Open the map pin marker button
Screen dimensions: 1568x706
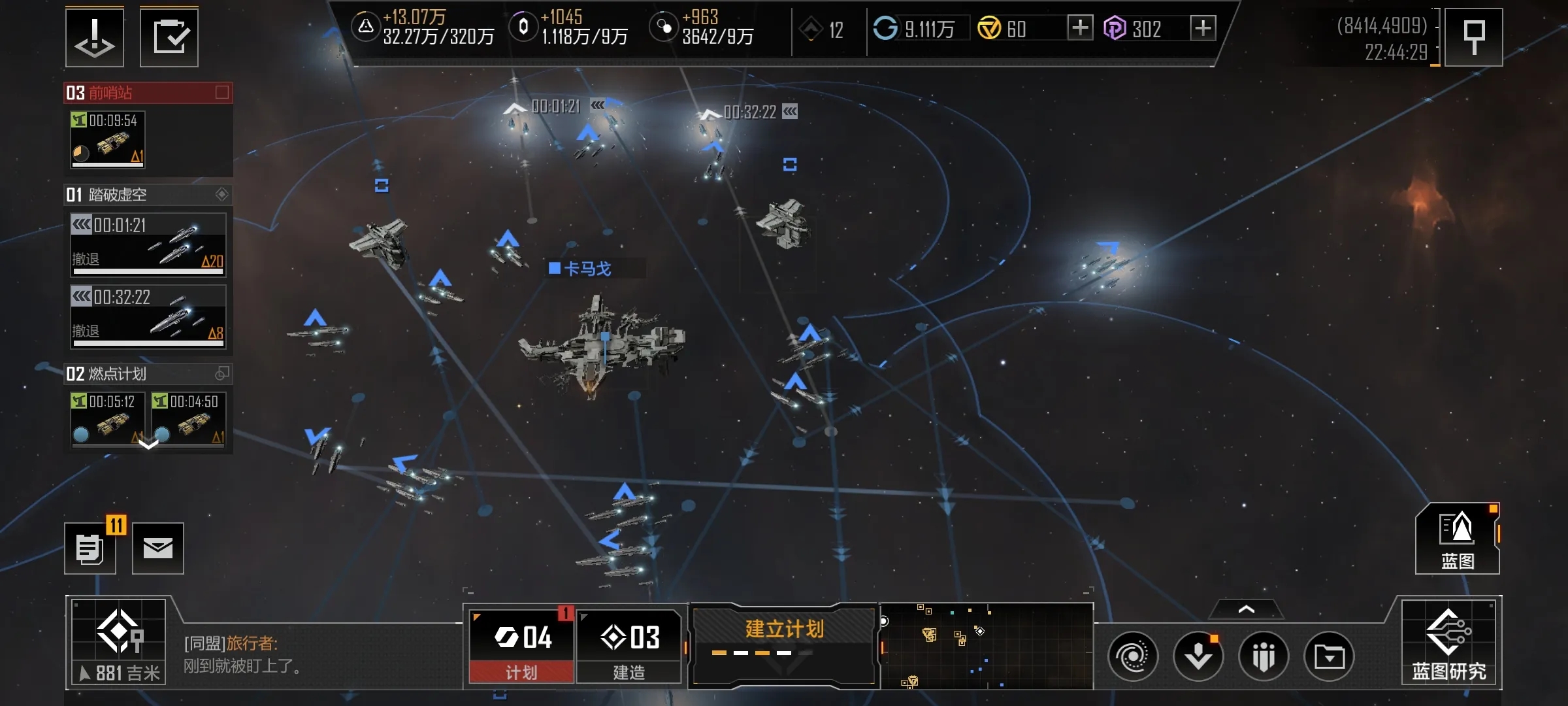coord(1473,37)
